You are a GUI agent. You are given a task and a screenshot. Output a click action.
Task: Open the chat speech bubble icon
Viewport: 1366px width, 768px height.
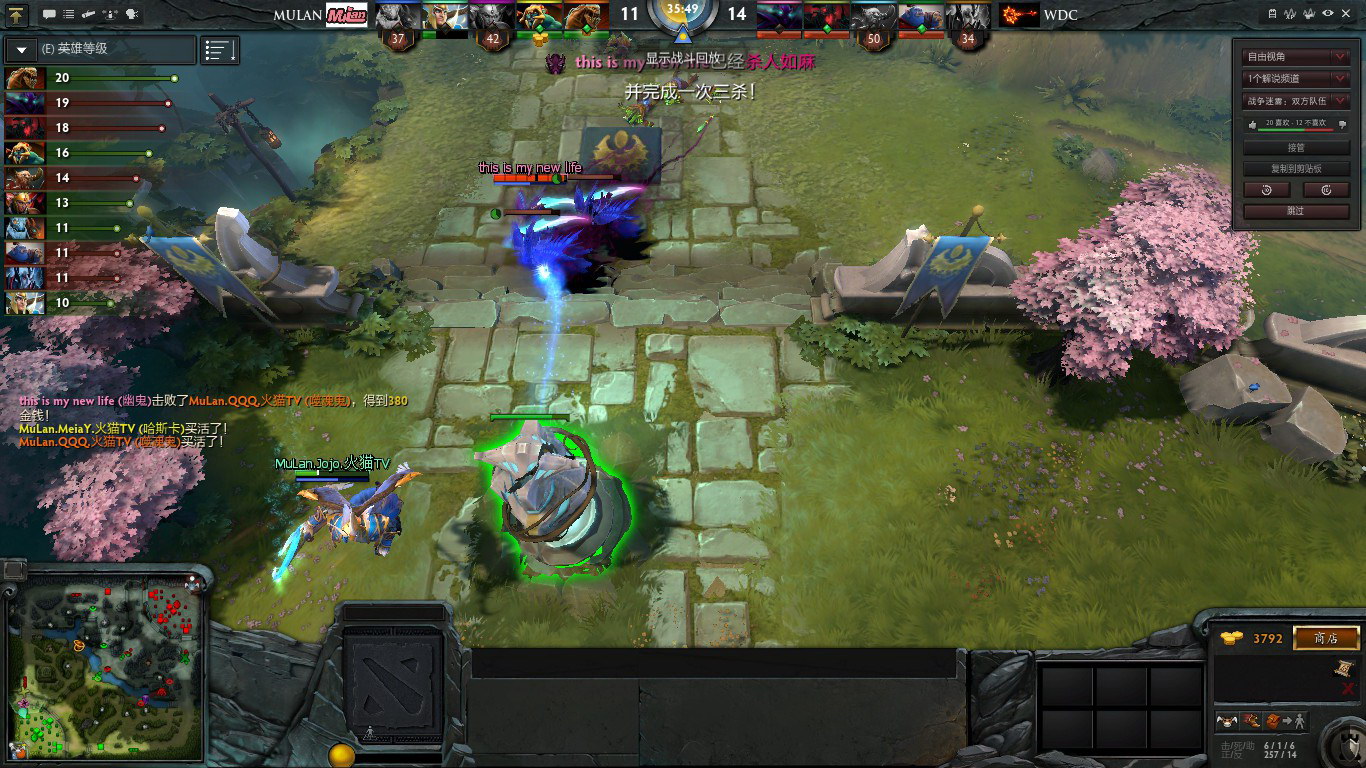click(49, 14)
